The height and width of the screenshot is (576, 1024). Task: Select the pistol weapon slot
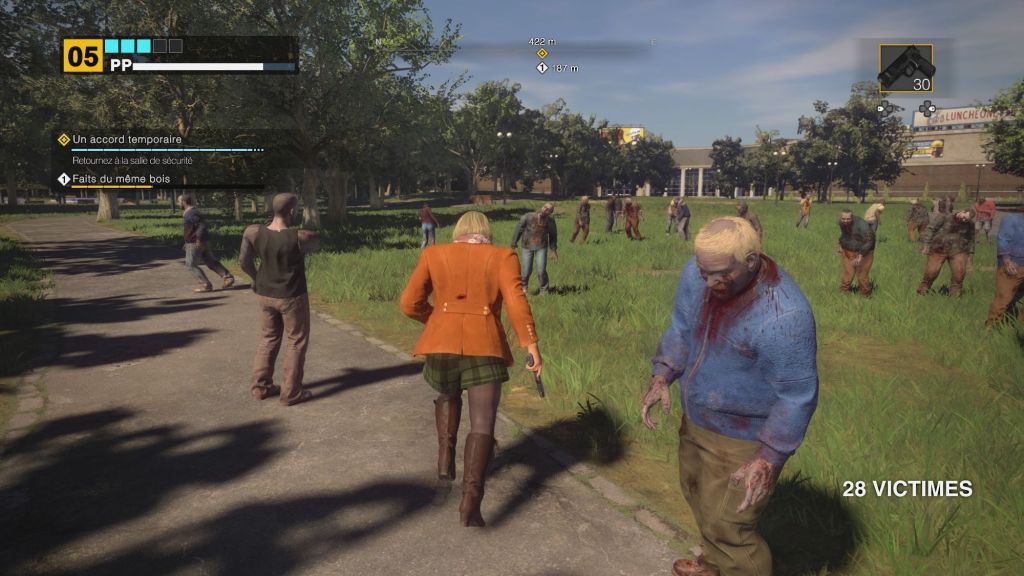[906, 68]
